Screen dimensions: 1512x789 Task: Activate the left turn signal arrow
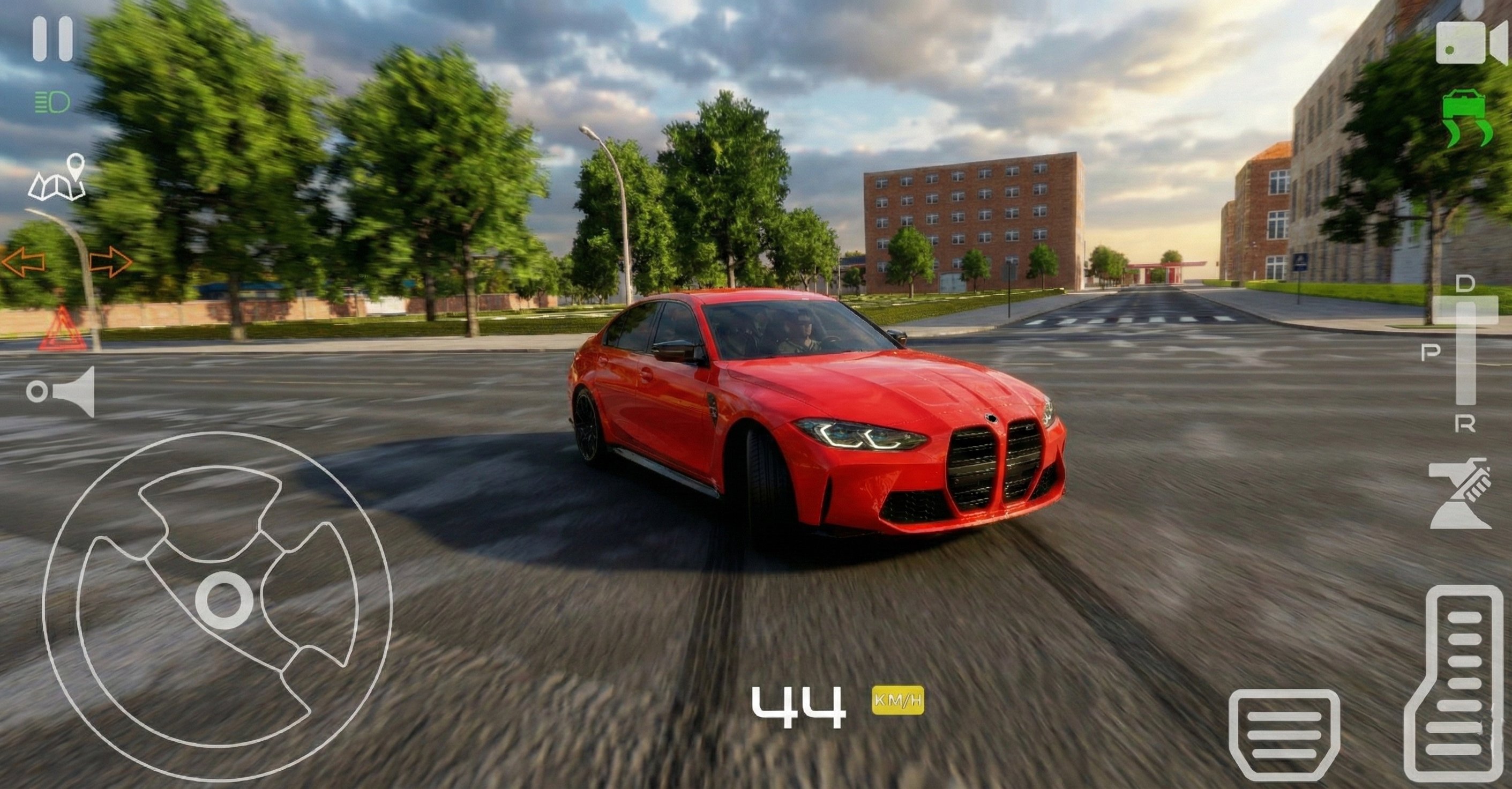tap(24, 262)
